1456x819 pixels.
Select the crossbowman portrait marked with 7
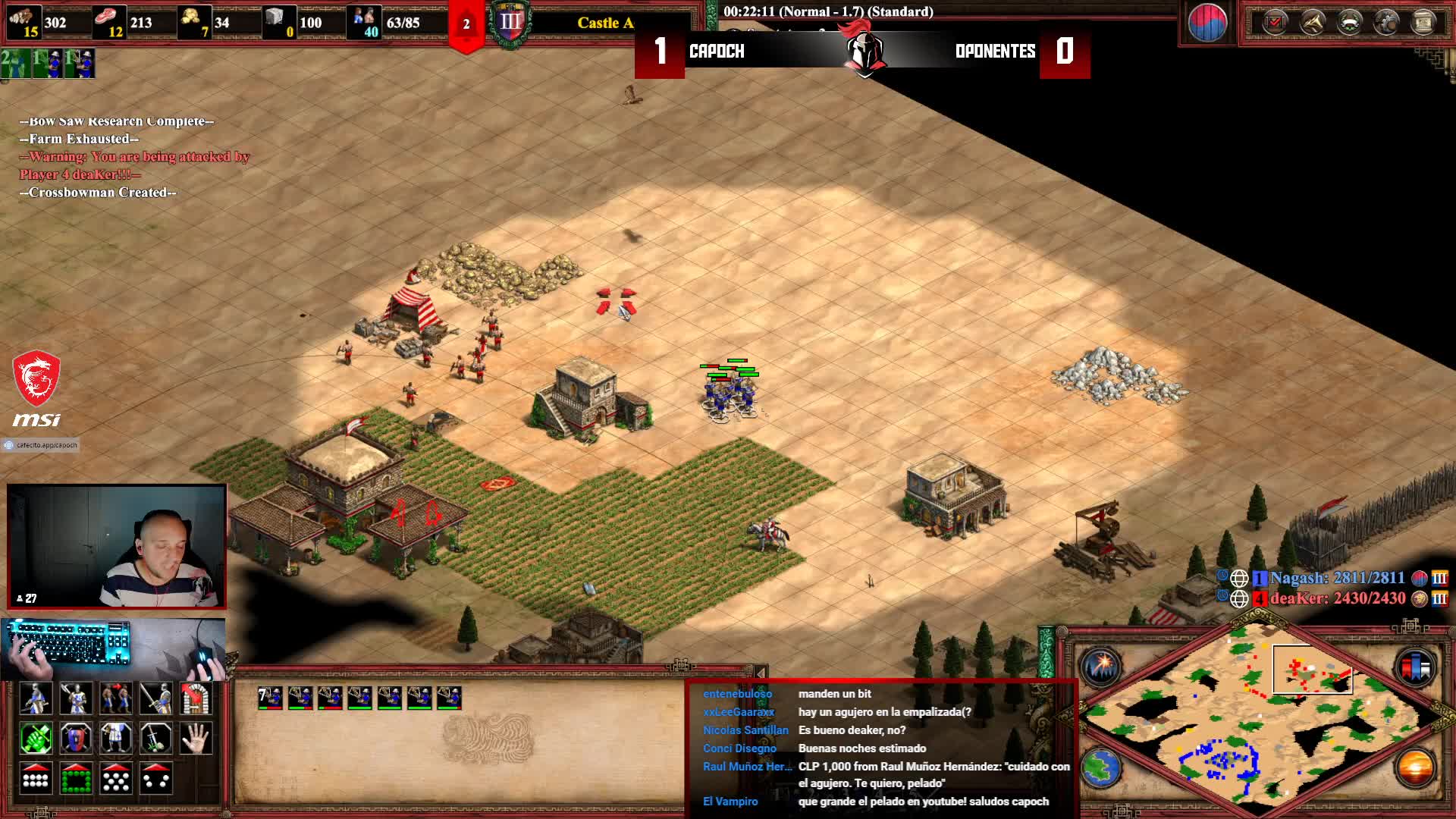point(270,698)
